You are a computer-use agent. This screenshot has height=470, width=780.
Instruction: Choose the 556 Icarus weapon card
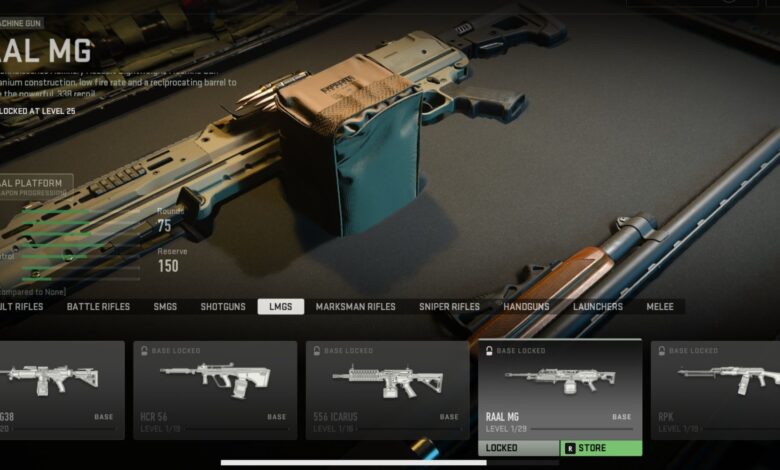pos(387,390)
